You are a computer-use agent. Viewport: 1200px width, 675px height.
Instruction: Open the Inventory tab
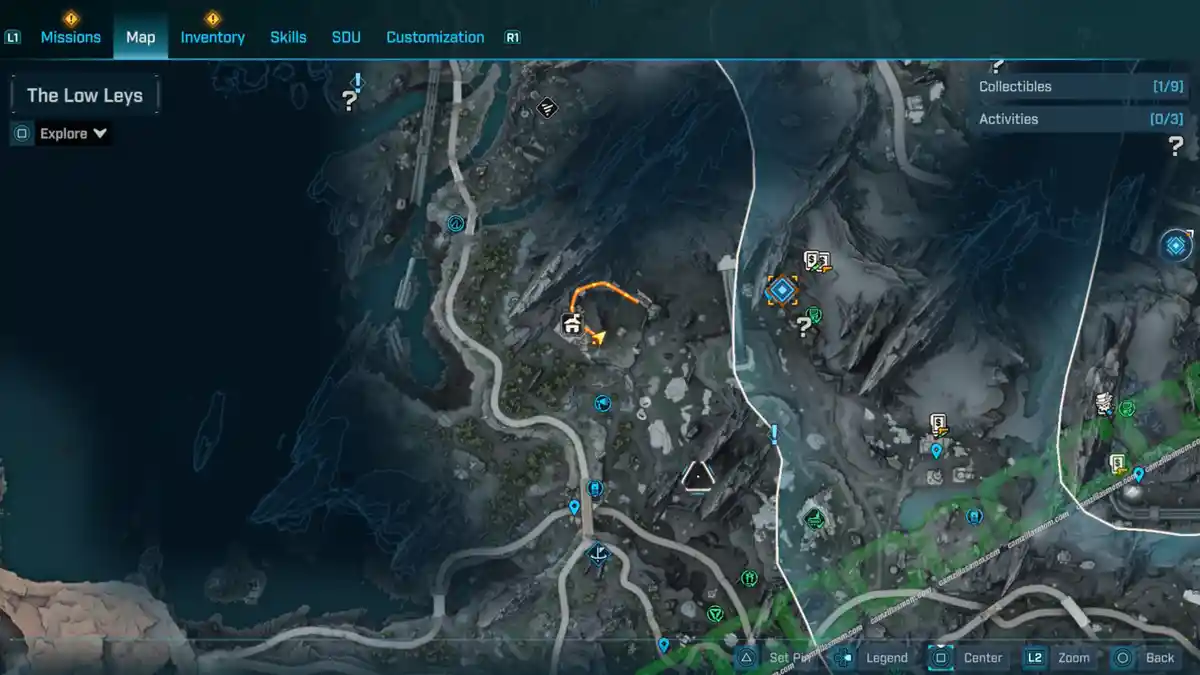pos(212,37)
